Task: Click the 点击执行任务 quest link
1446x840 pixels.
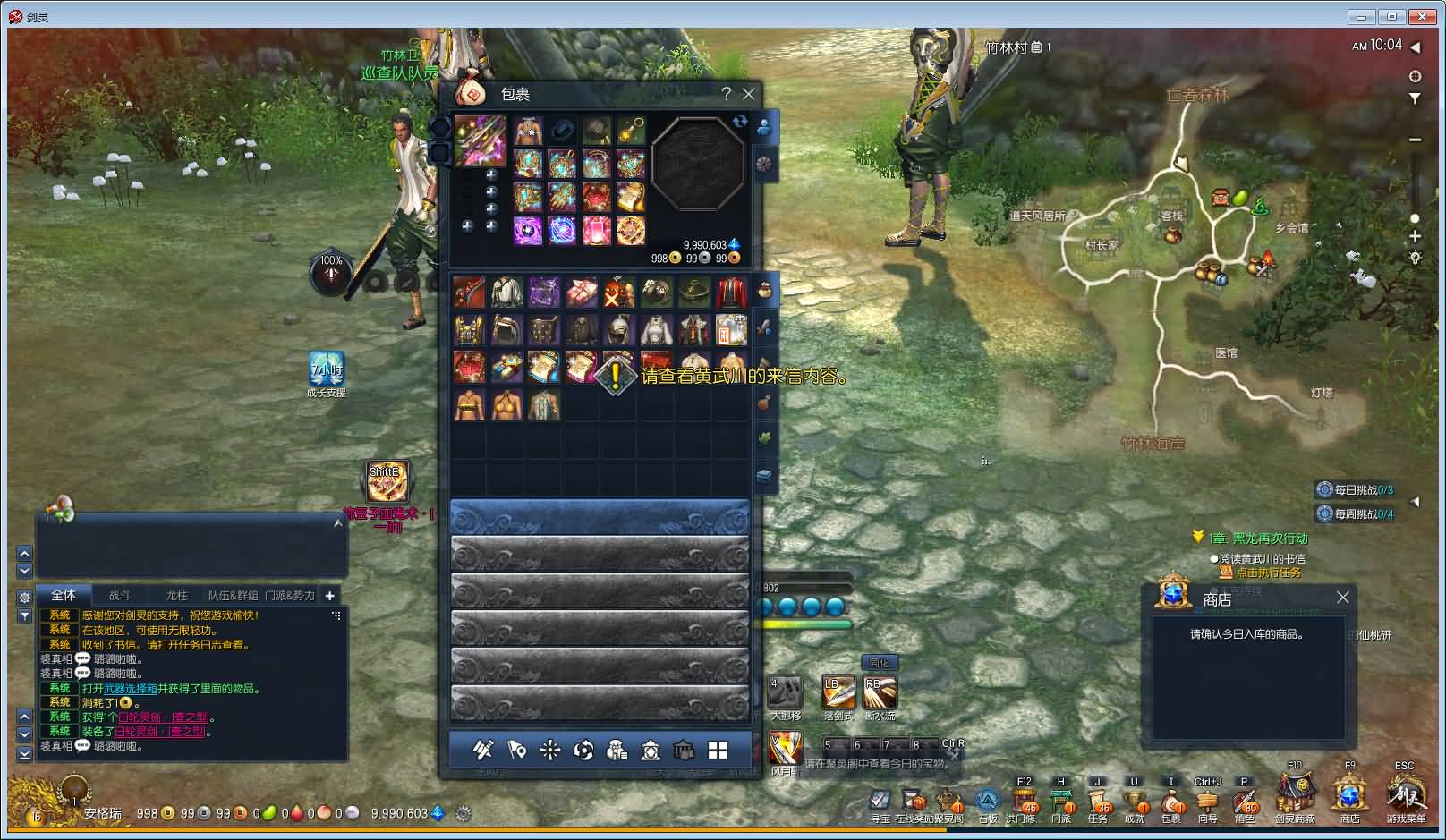Action: coord(1268,573)
